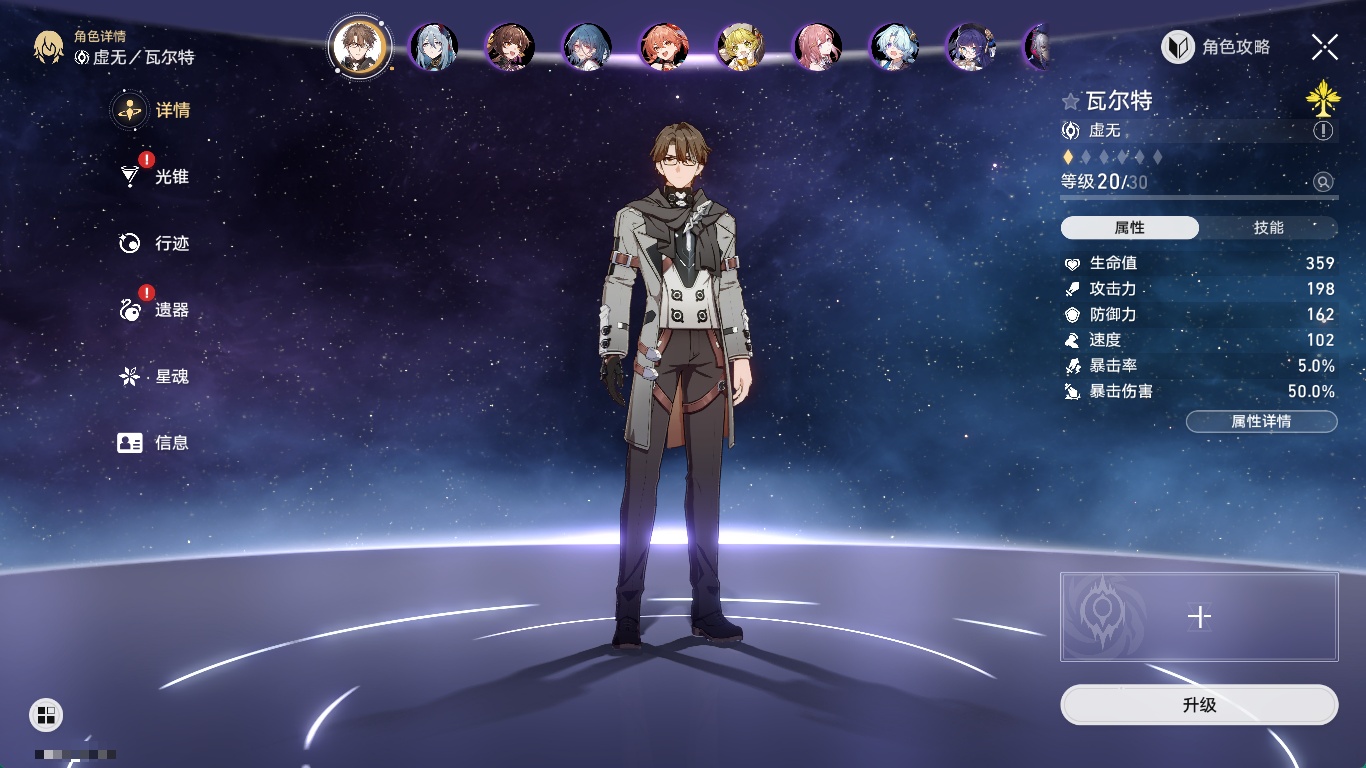Image resolution: width=1366 pixels, height=768 pixels.
Task: Select the 详情 details entry
Action: [170, 110]
